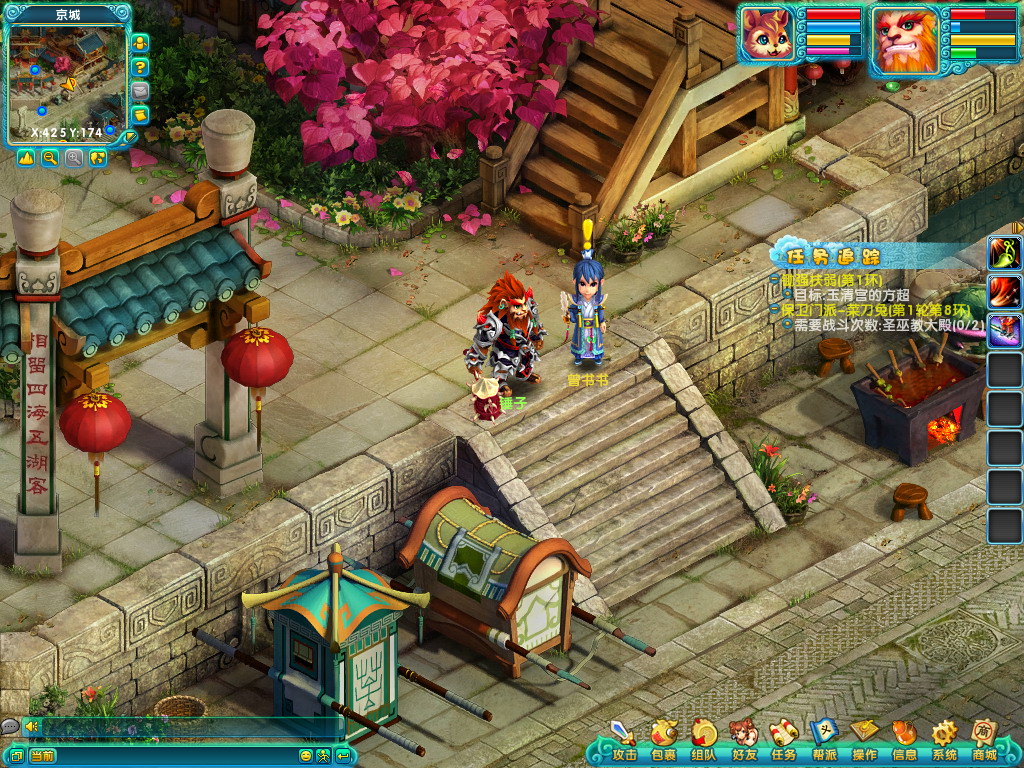Open the mail envelope beside the minimap

(x=141, y=91)
